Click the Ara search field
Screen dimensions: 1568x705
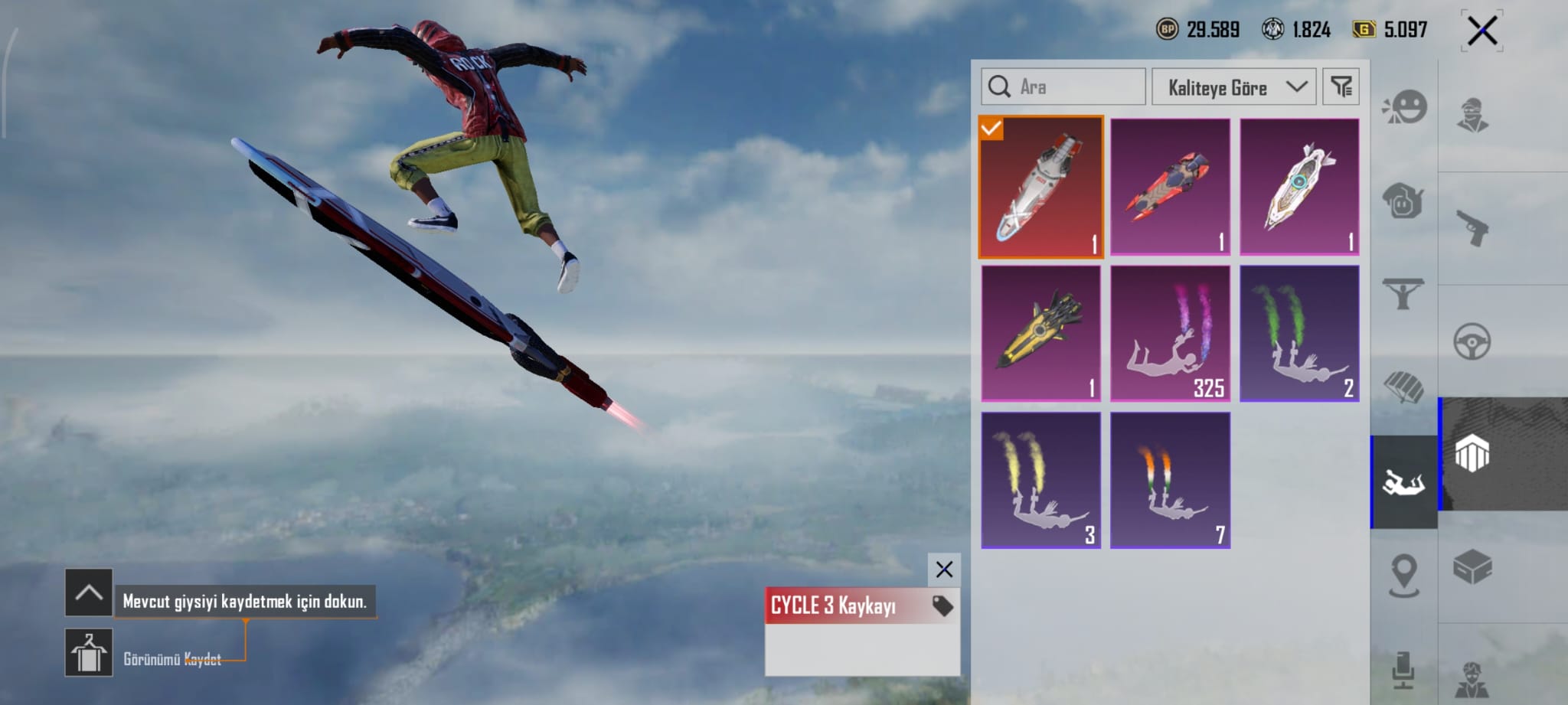1063,86
